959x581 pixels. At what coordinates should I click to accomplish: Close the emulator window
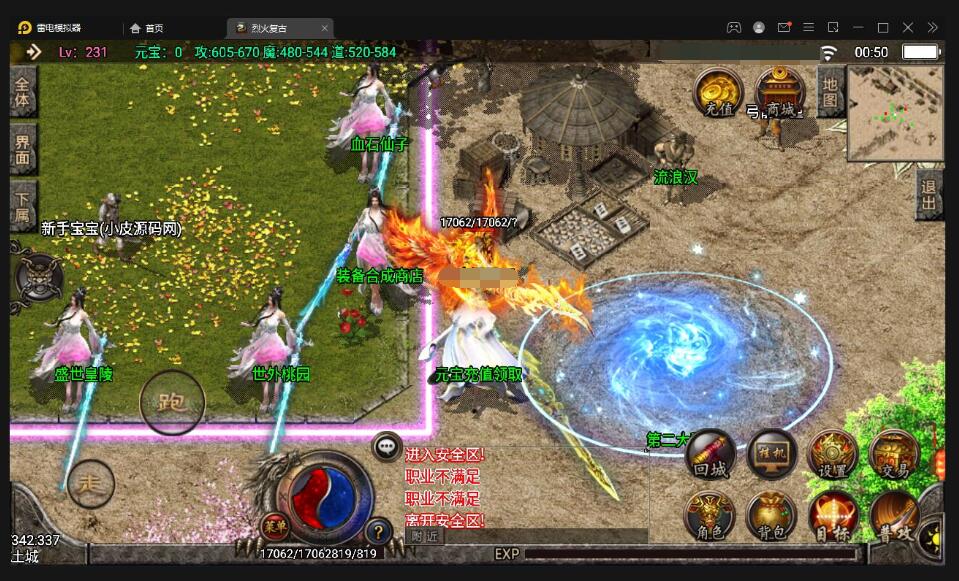(x=908, y=27)
